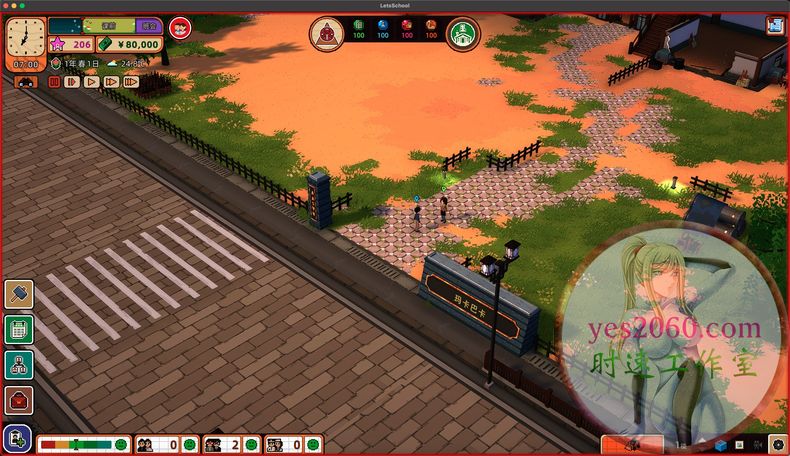Set game speed to normal play
This screenshot has height=456, width=790.
(90, 82)
